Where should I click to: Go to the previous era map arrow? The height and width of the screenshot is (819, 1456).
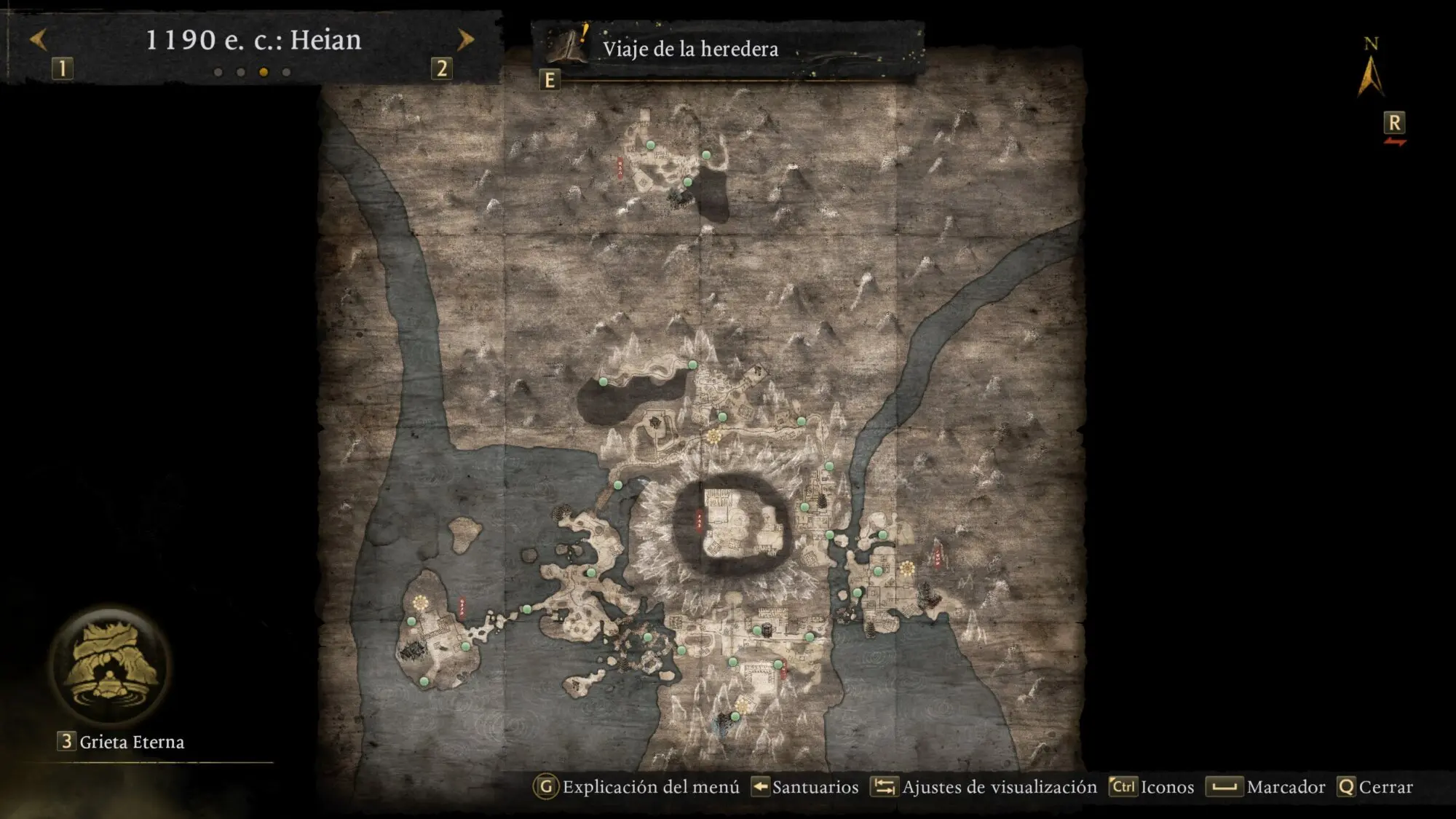tap(38, 39)
